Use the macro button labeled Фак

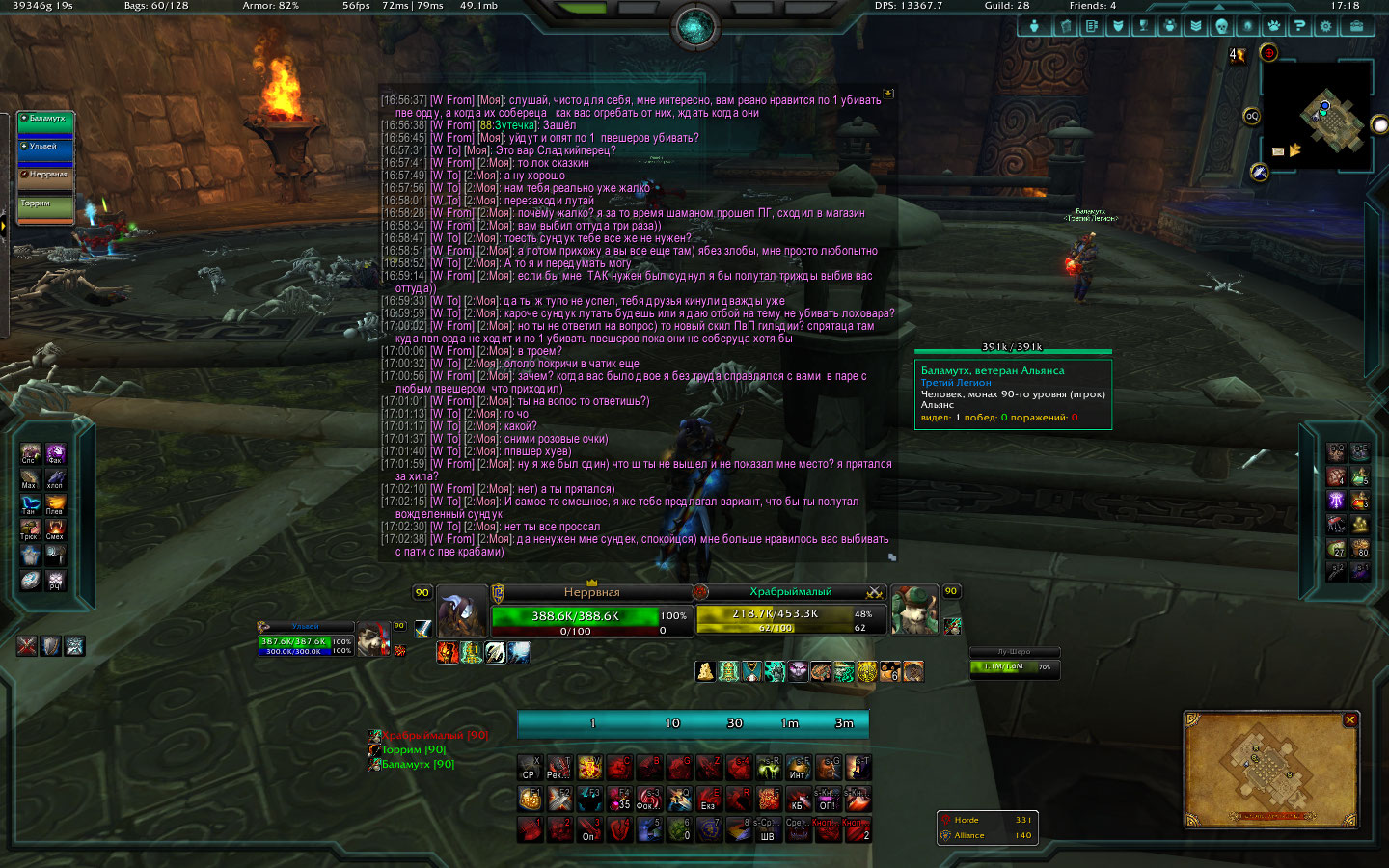[55, 452]
